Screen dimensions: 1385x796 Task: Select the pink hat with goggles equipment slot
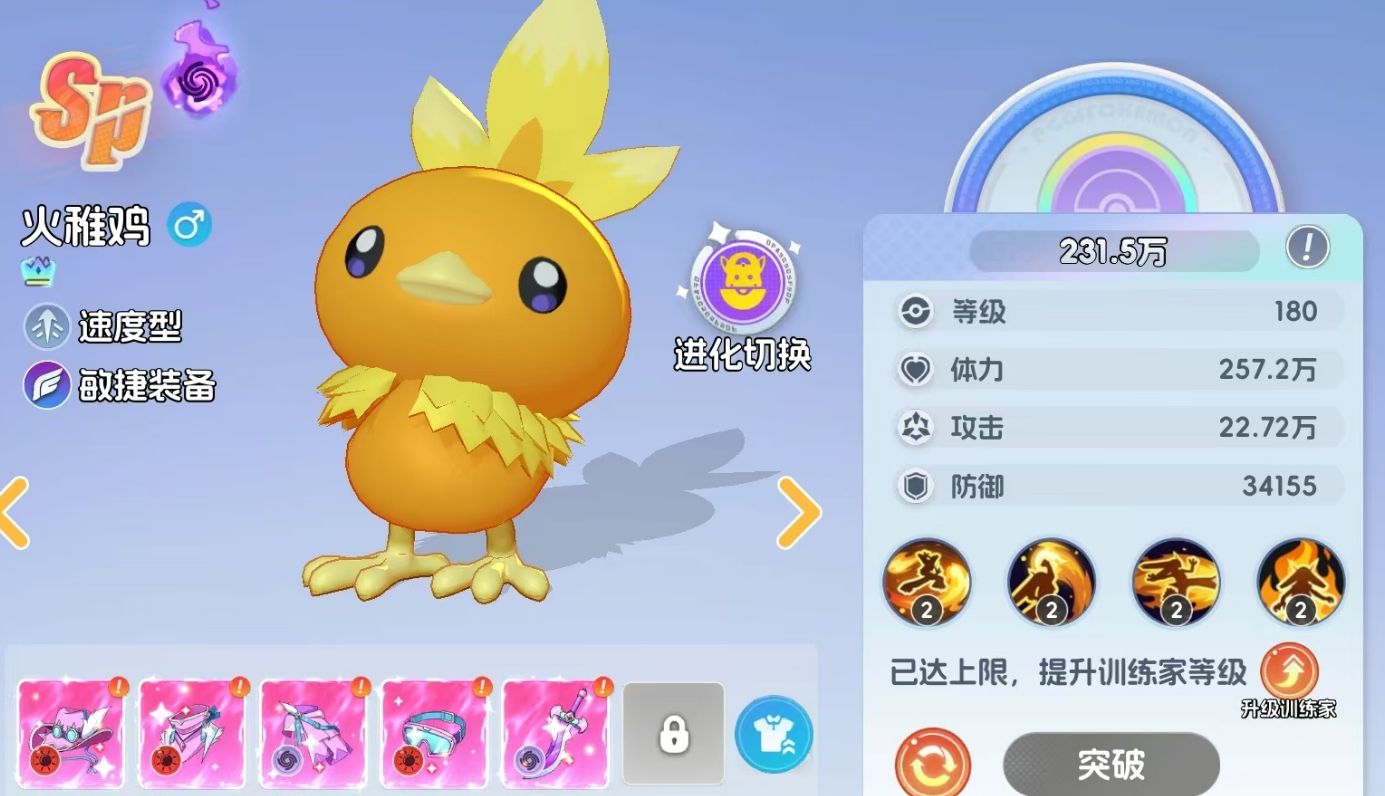coord(71,732)
